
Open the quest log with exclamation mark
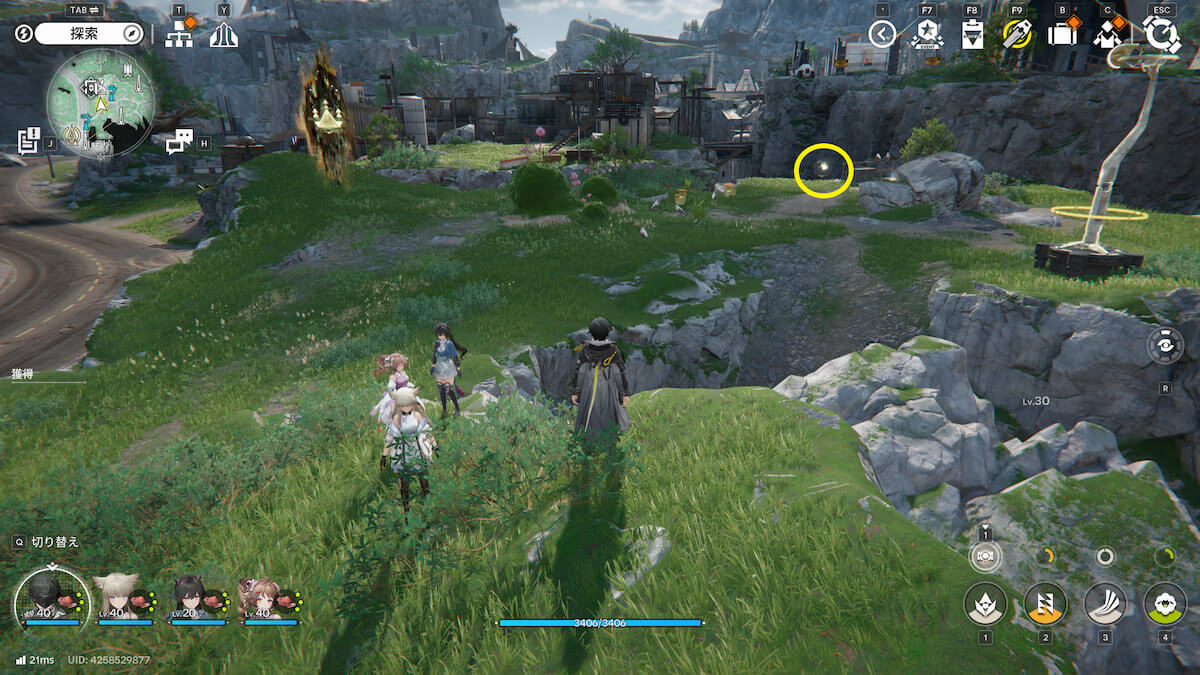[x=29, y=139]
